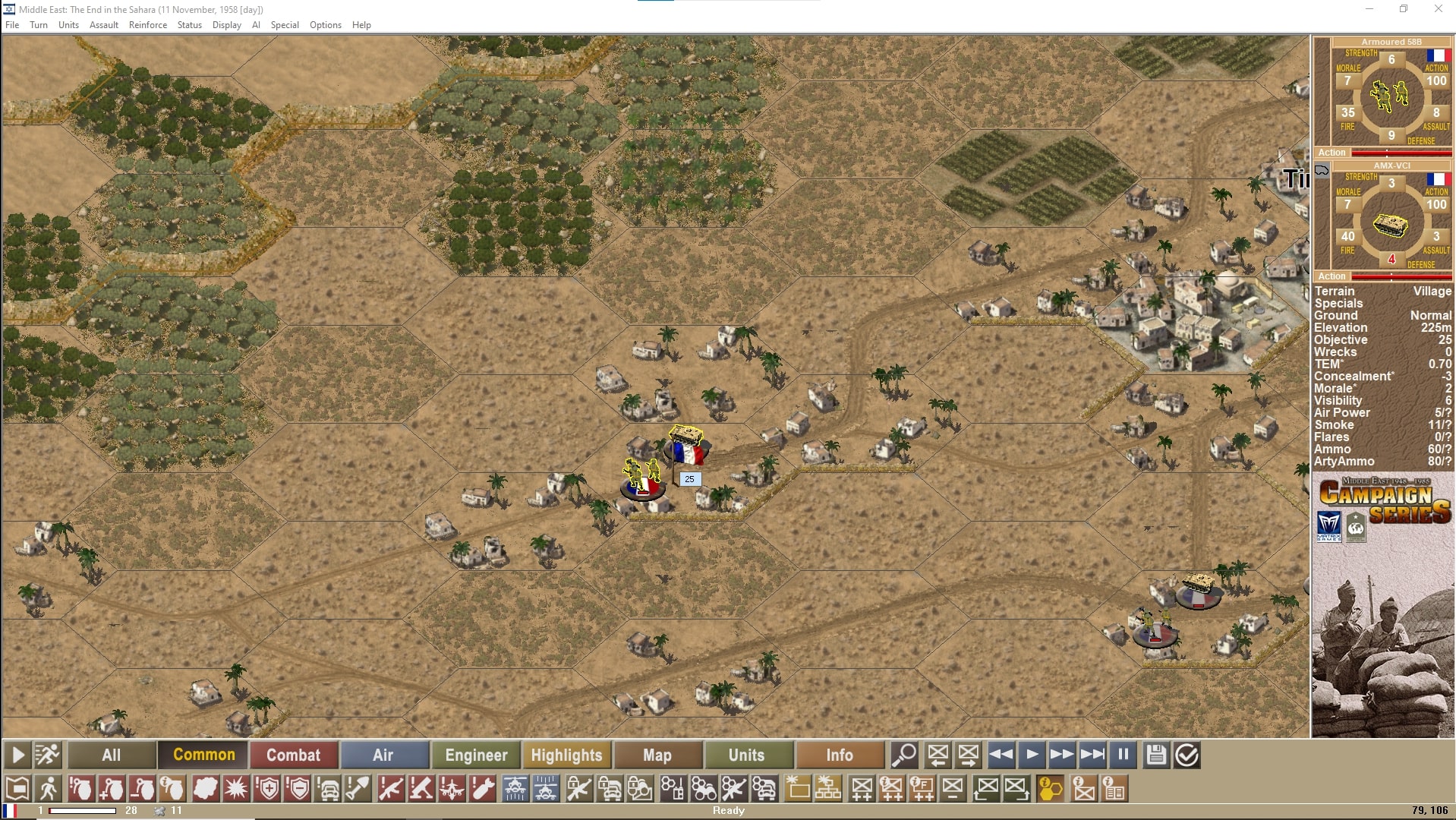
Task: Open the File menu
Action: pyautogui.click(x=12, y=25)
